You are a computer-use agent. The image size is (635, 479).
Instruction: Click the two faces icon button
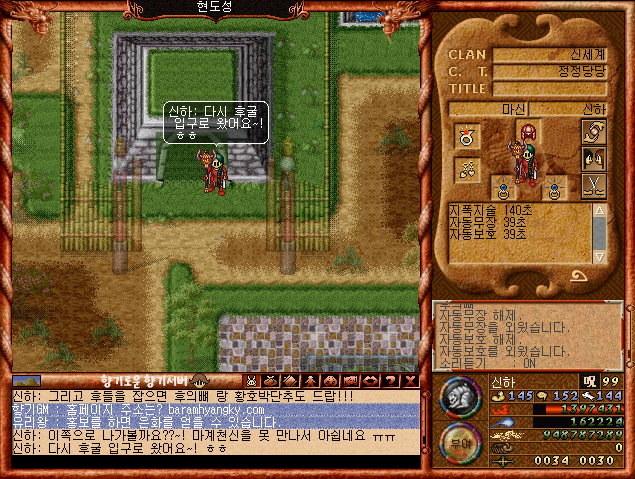[593, 157]
